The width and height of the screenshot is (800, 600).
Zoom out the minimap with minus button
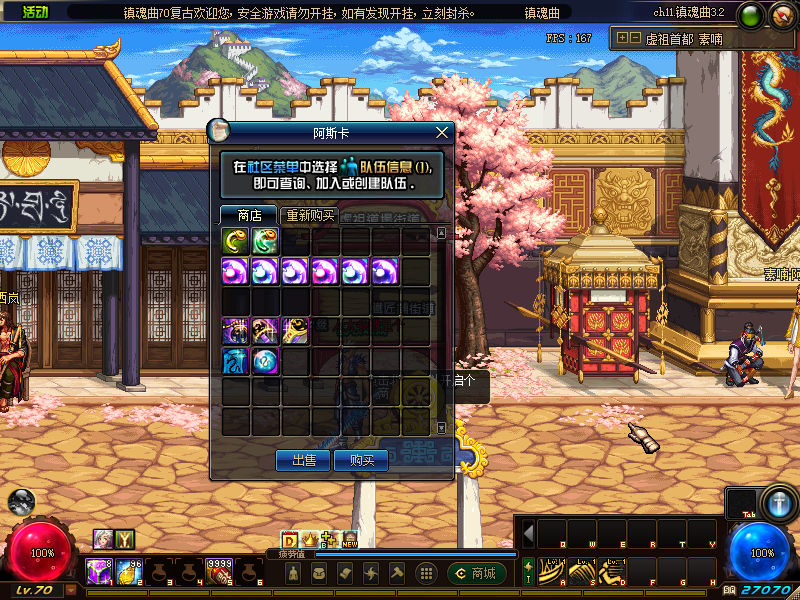coord(634,38)
